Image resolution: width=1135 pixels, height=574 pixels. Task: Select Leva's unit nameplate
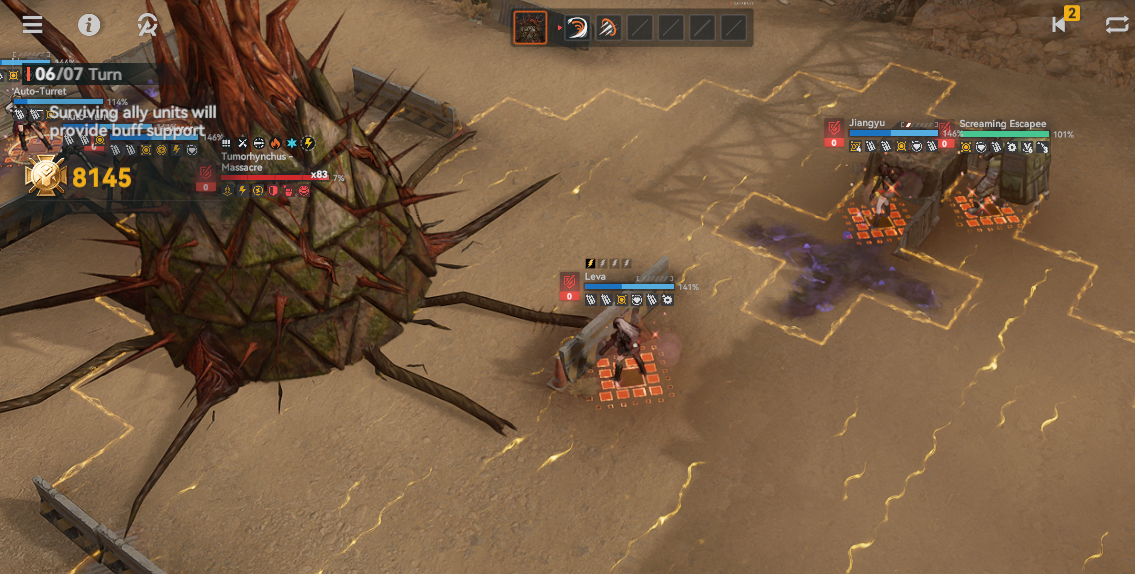point(596,276)
